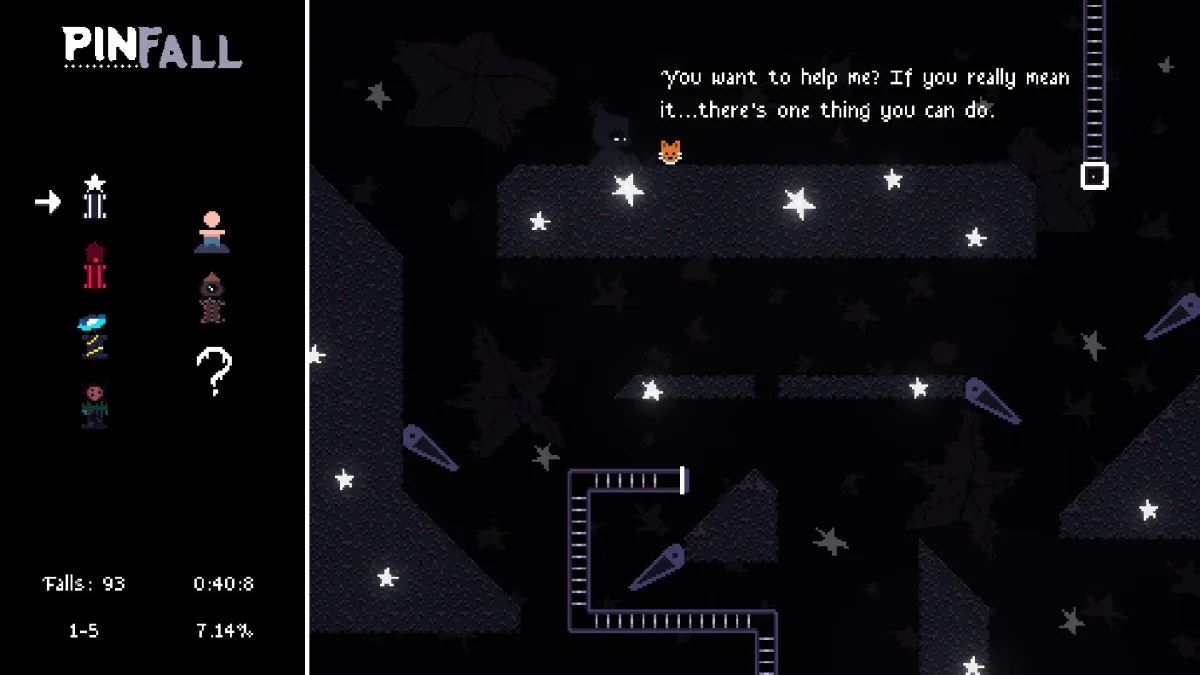The height and width of the screenshot is (675, 1200).
Task: Pick the round-faced figure on green pillar
Action: click(94, 404)
